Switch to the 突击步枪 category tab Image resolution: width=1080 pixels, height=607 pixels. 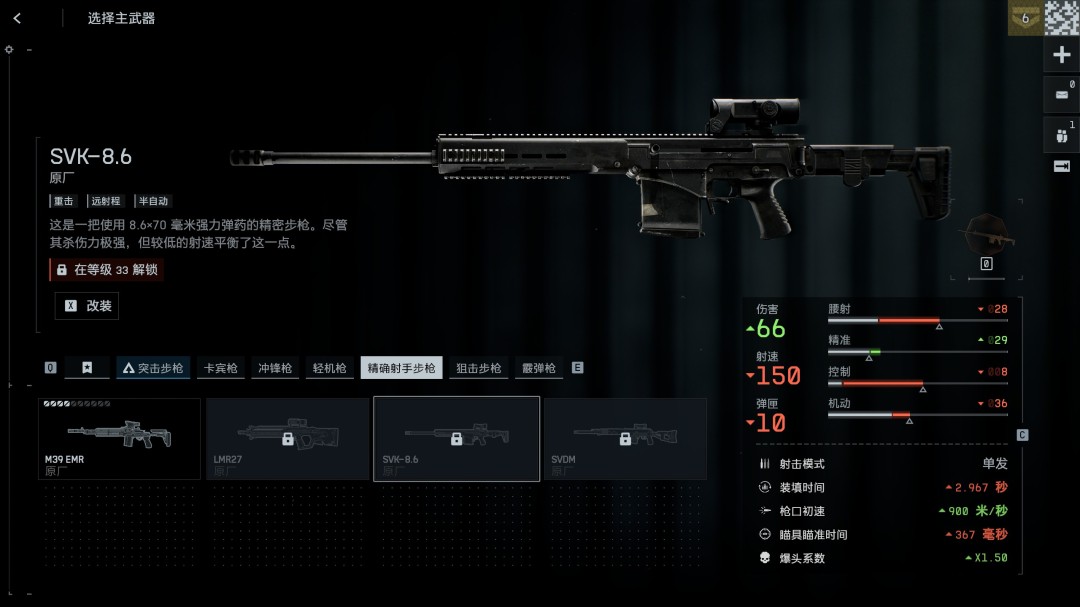(x=153, y=368)
